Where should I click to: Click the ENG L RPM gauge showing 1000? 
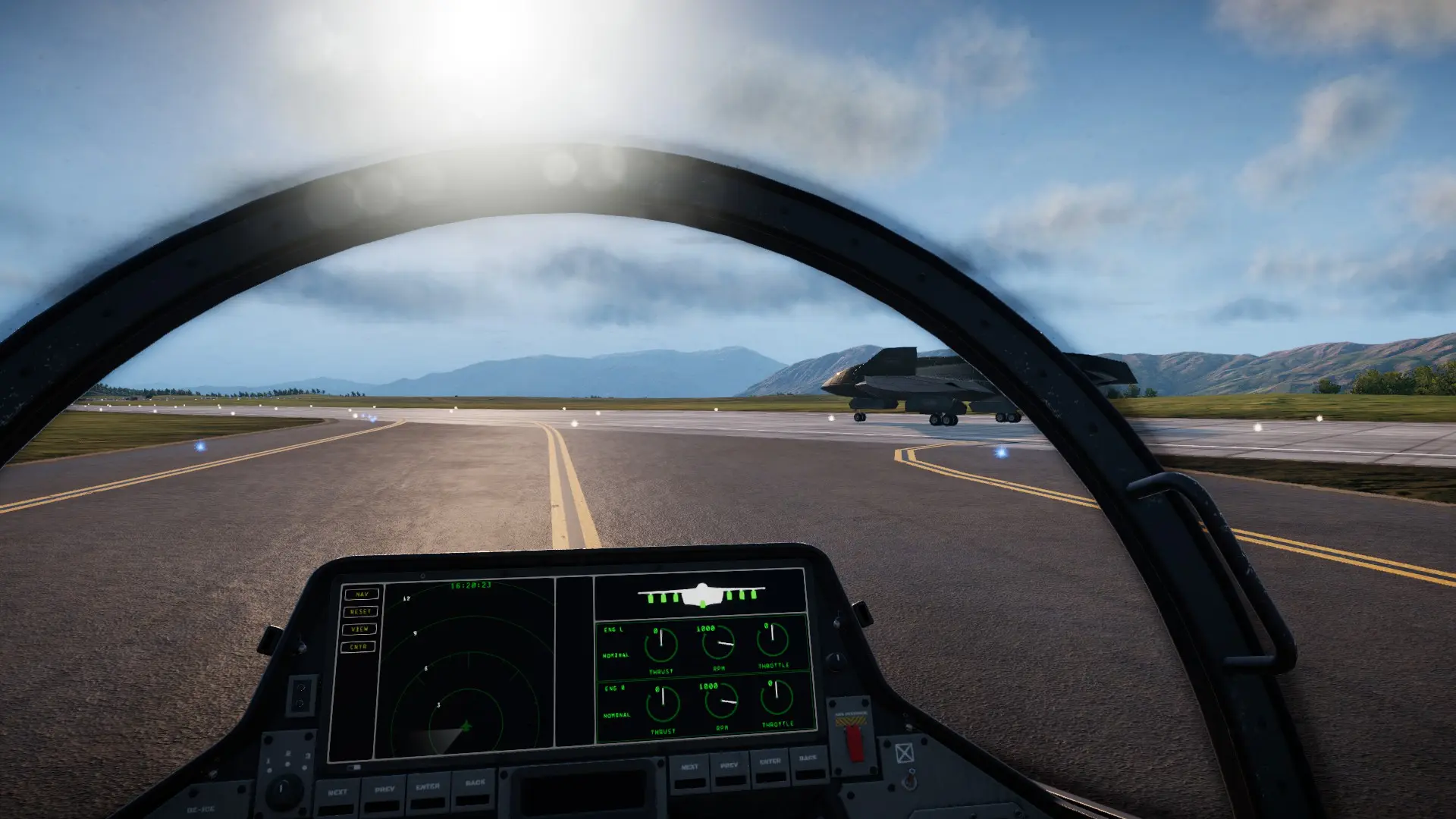point(719,642)
